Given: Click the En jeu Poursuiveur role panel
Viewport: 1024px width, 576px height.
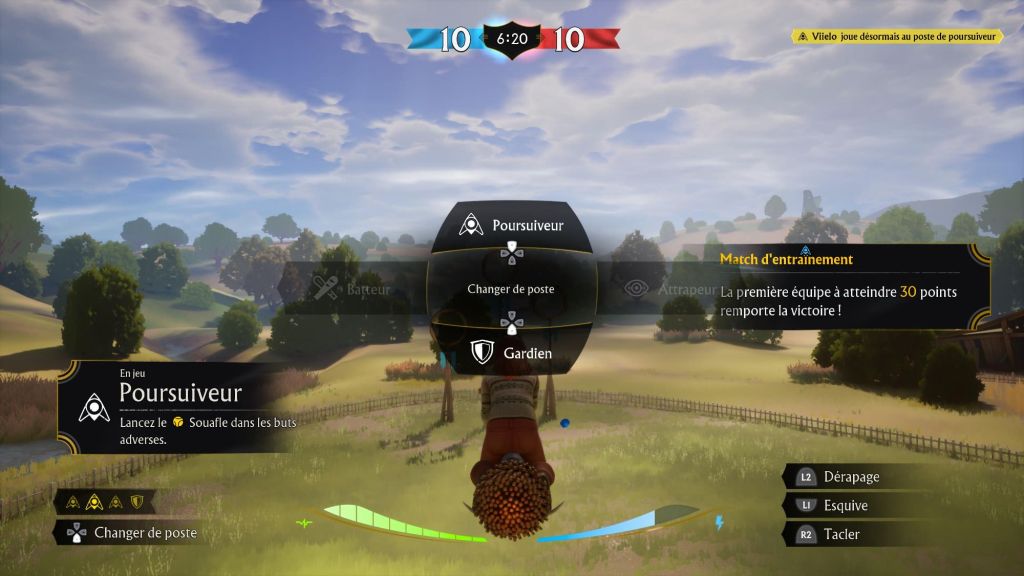Looking at the screenshot, I should pos(175,406).
